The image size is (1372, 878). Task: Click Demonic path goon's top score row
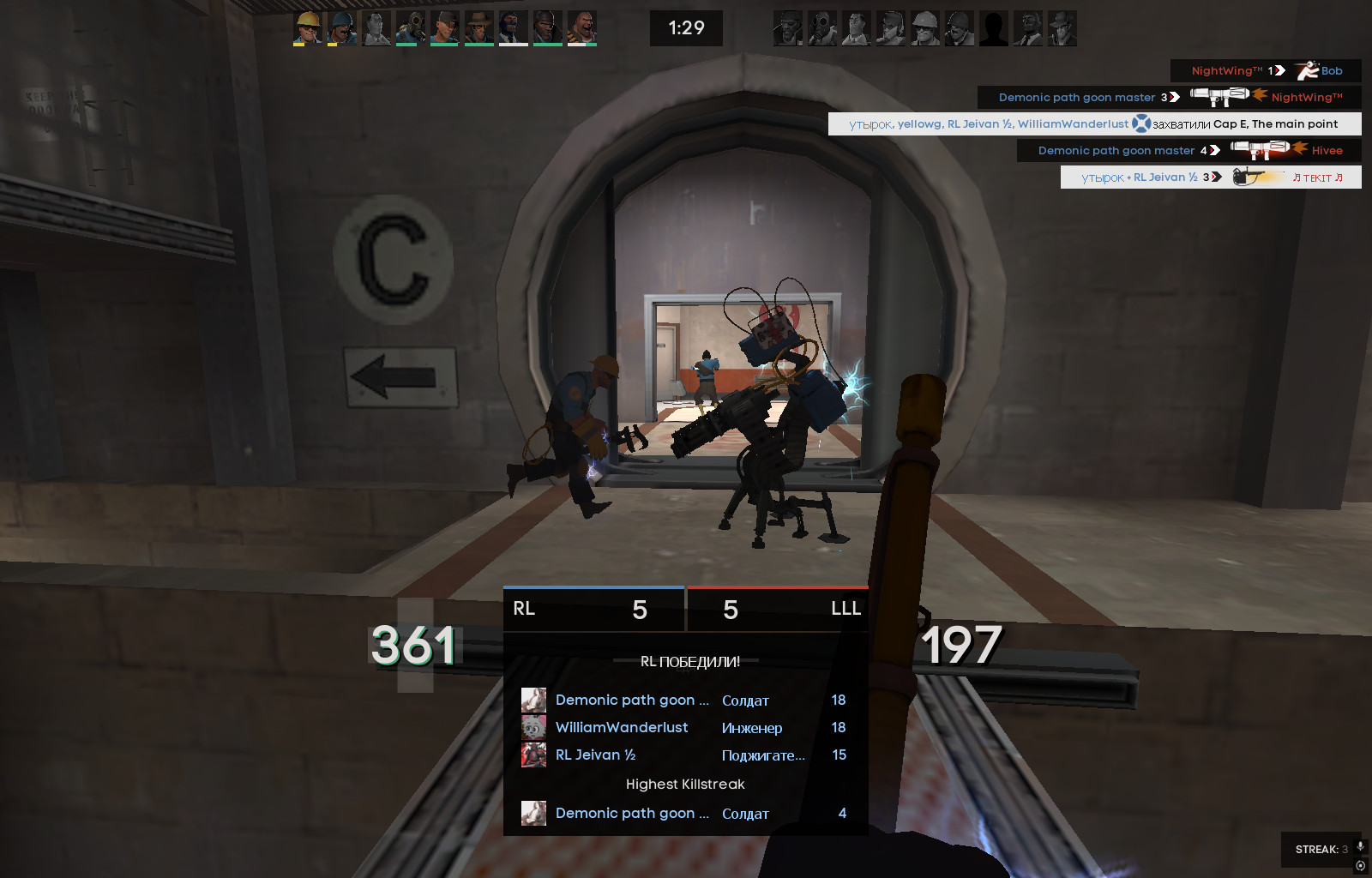685,700
